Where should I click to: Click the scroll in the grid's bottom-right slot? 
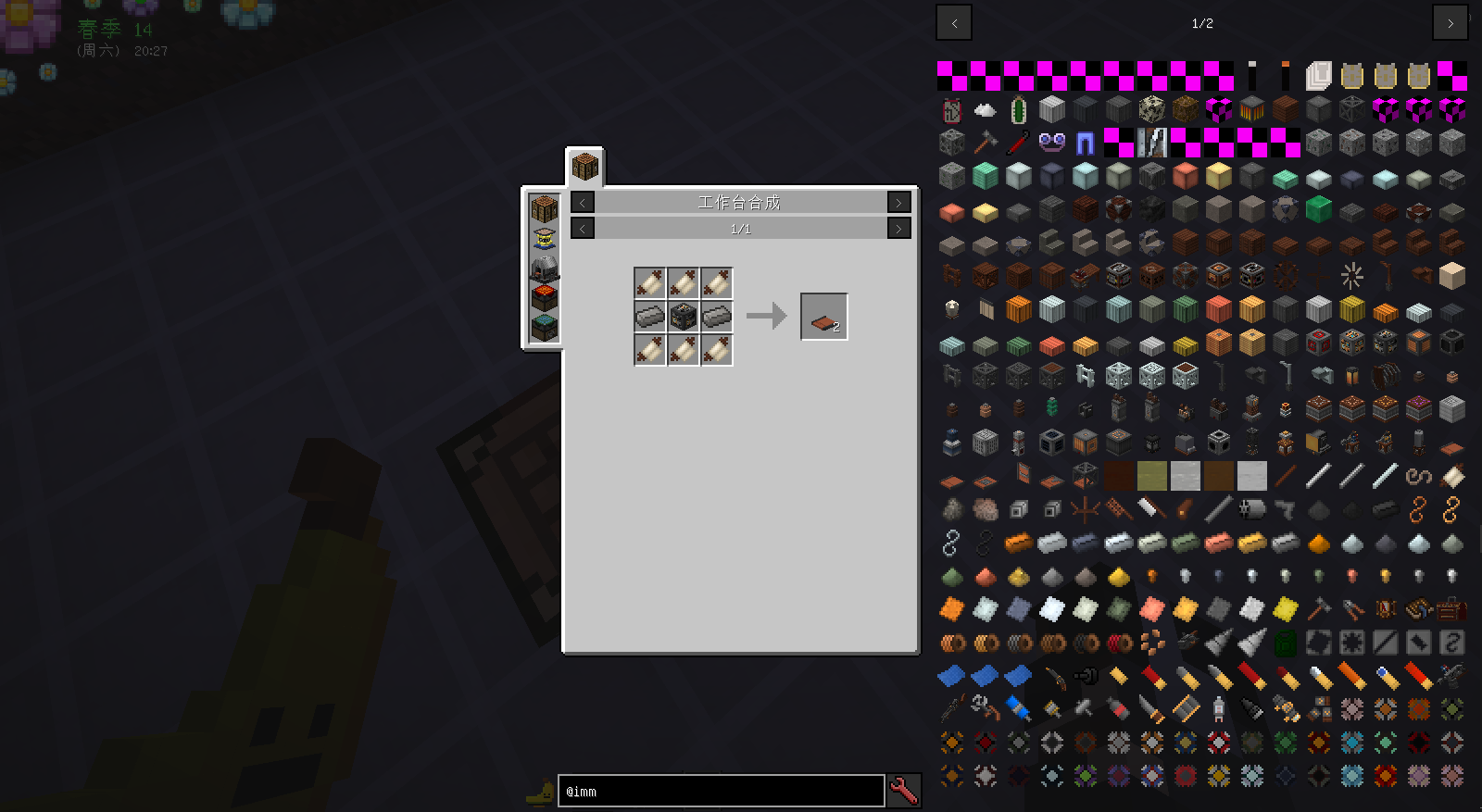[x=717, y=350]
